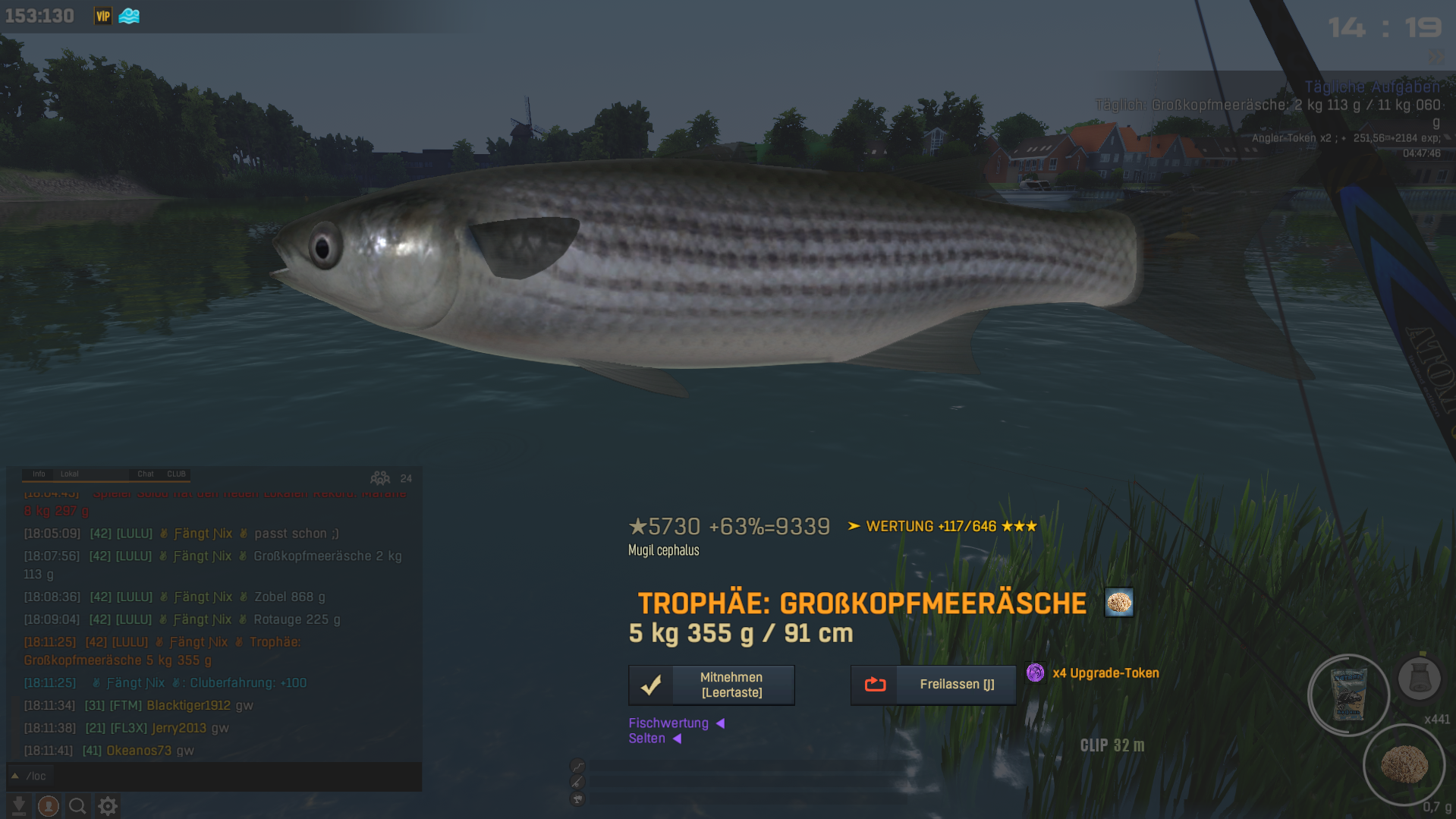This screenshot has height=819, width=1456.
Task: Open the CLUB chat tab
Action: pyautogui.click(x=176, y=474)
